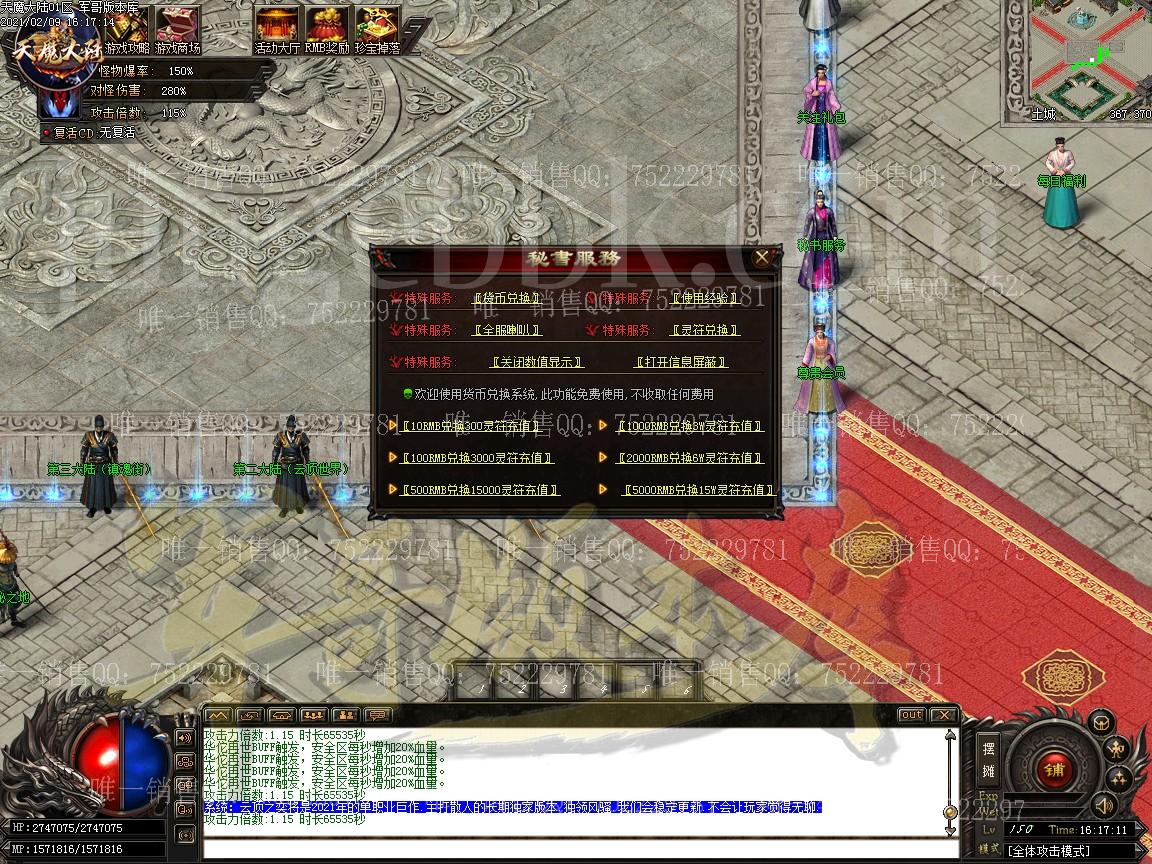
Task: Open the 游戏攻略 guide icon
Action: [127, 29]
